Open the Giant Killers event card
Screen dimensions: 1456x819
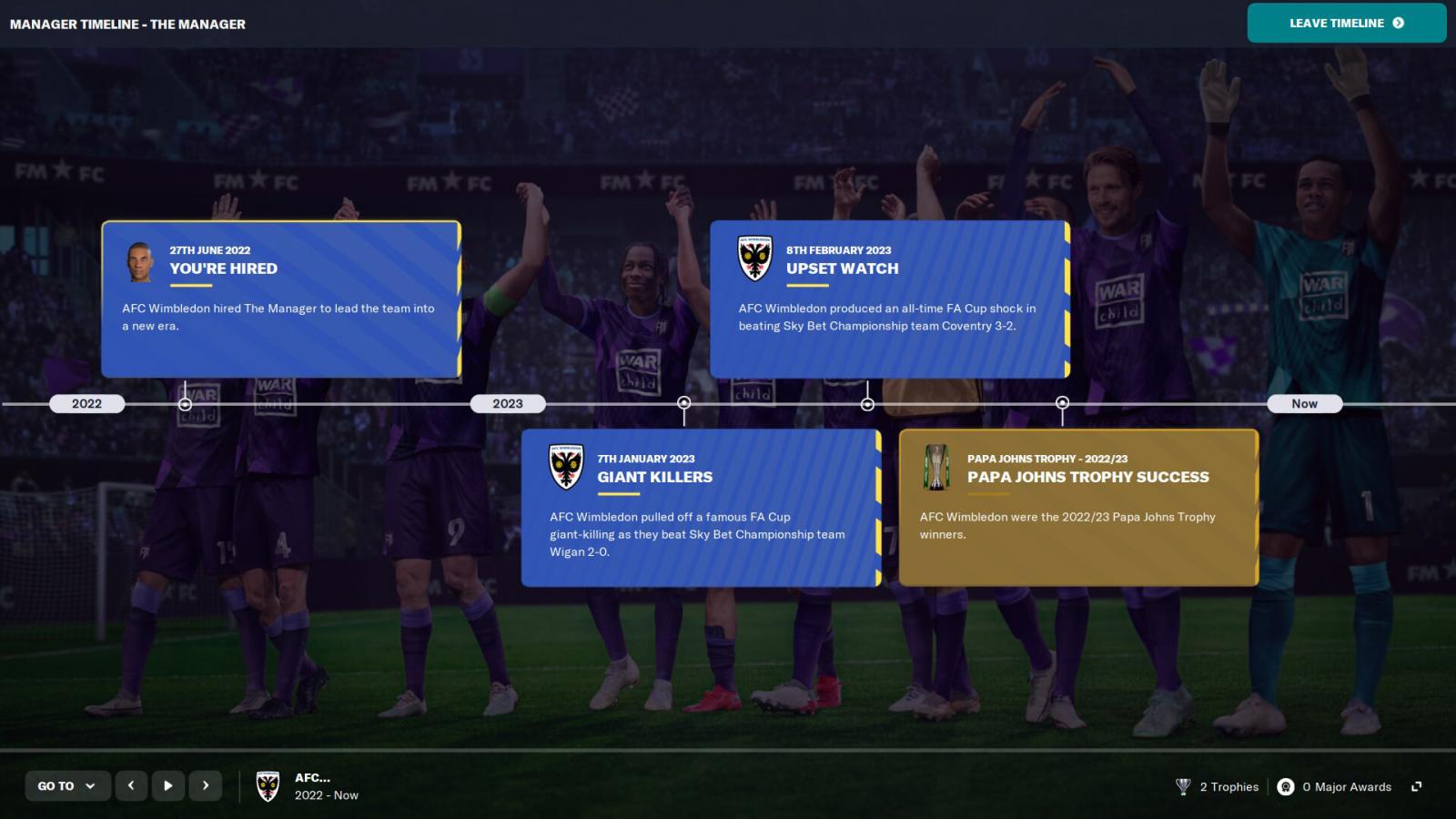(700, 507)
